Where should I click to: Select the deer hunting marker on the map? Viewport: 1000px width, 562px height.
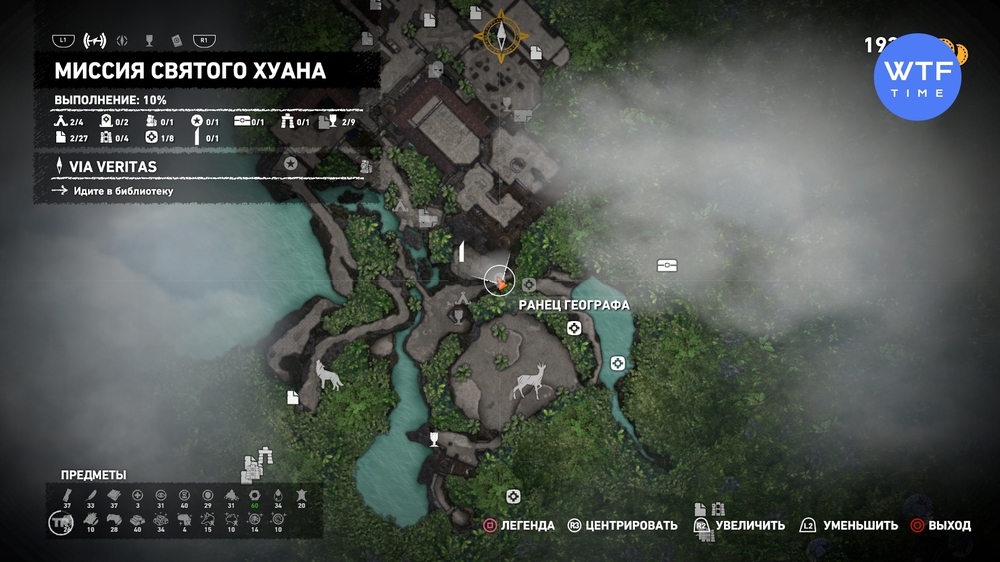pos(530,381)
